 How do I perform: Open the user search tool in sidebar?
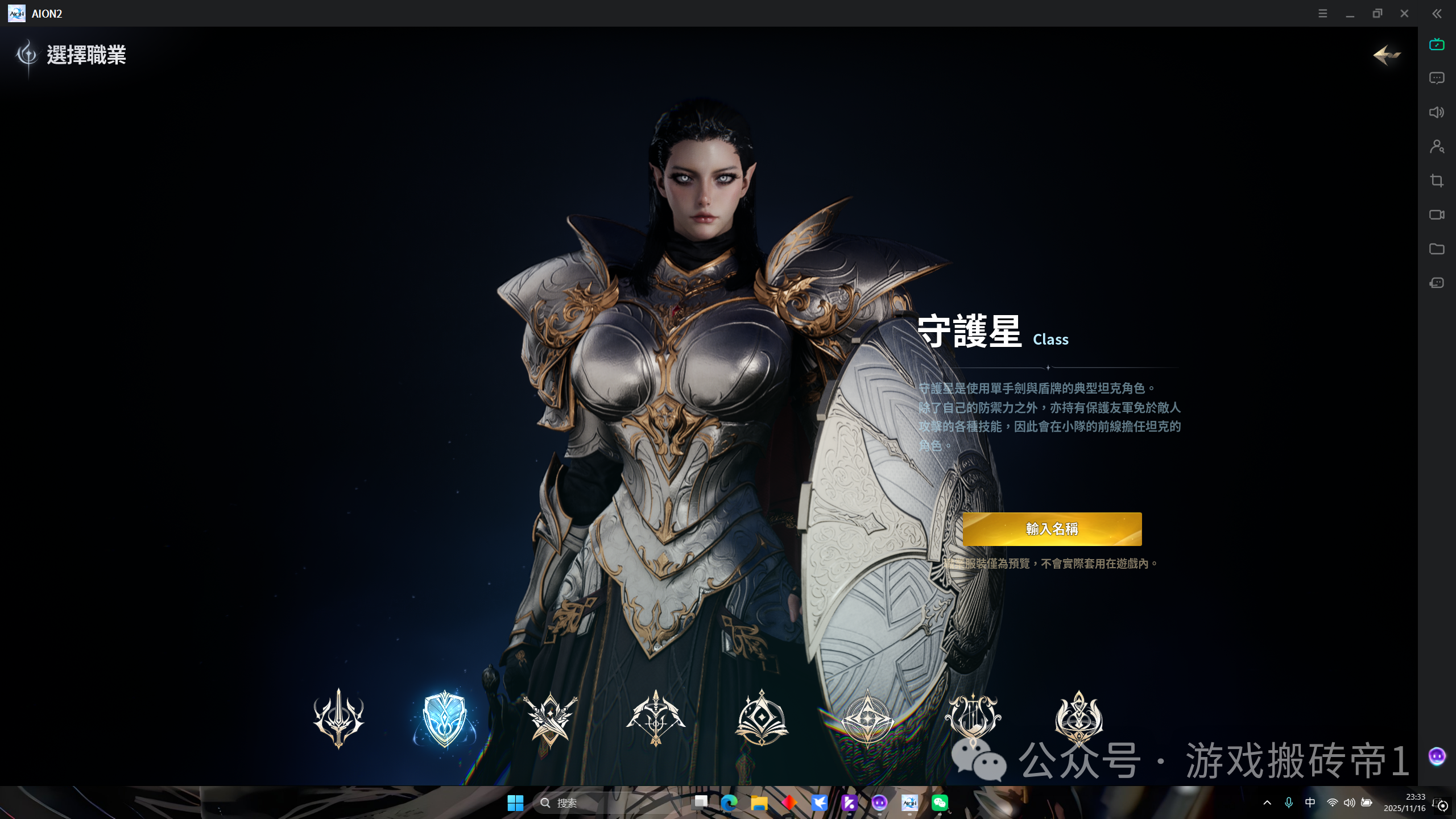(x=1437, y=147)
